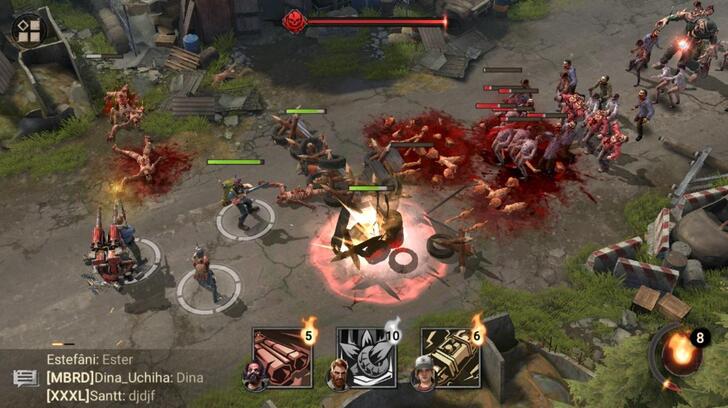Trigger the electric generator ability
Image resolution: width=728 pixels, height=408 pixels.
tap(449, 358)
